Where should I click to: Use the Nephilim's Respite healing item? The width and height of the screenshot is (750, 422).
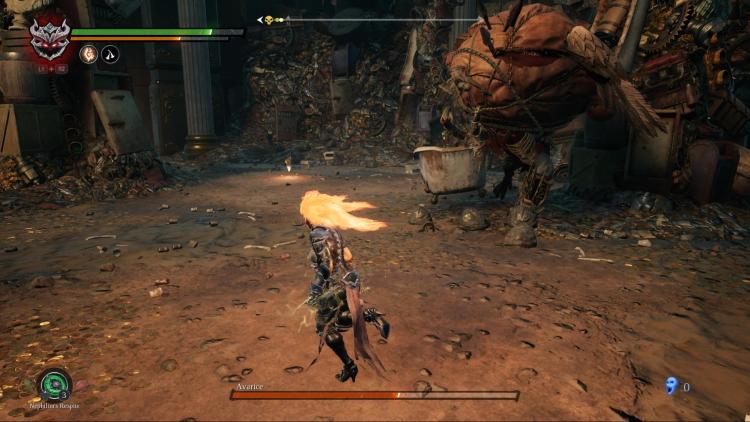pos(54,384)
